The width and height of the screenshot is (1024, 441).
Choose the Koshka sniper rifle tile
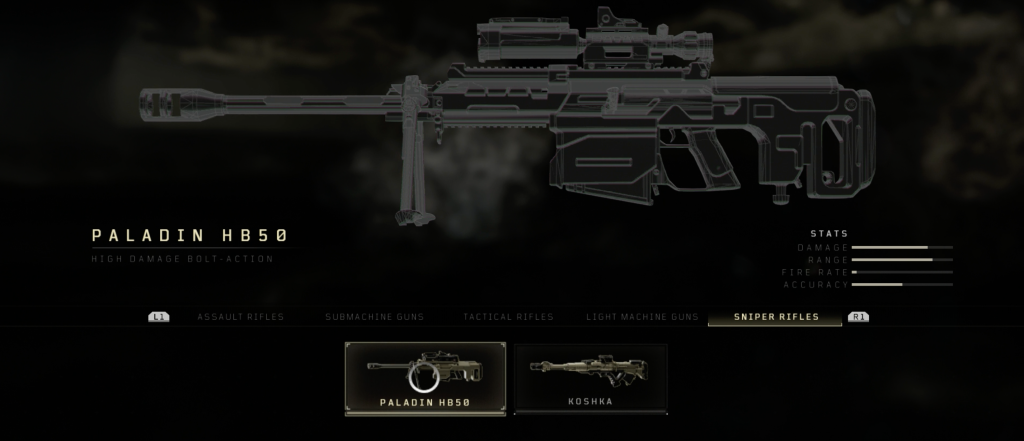coord(590,378)
